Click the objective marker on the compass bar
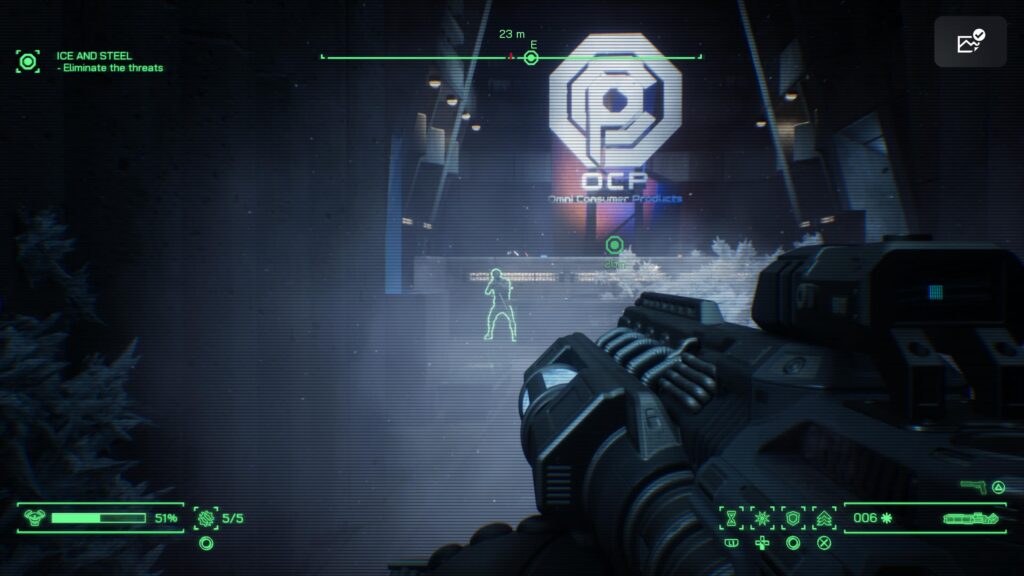Viewport: 1024px width, 576px height. (x=532, y=58)
